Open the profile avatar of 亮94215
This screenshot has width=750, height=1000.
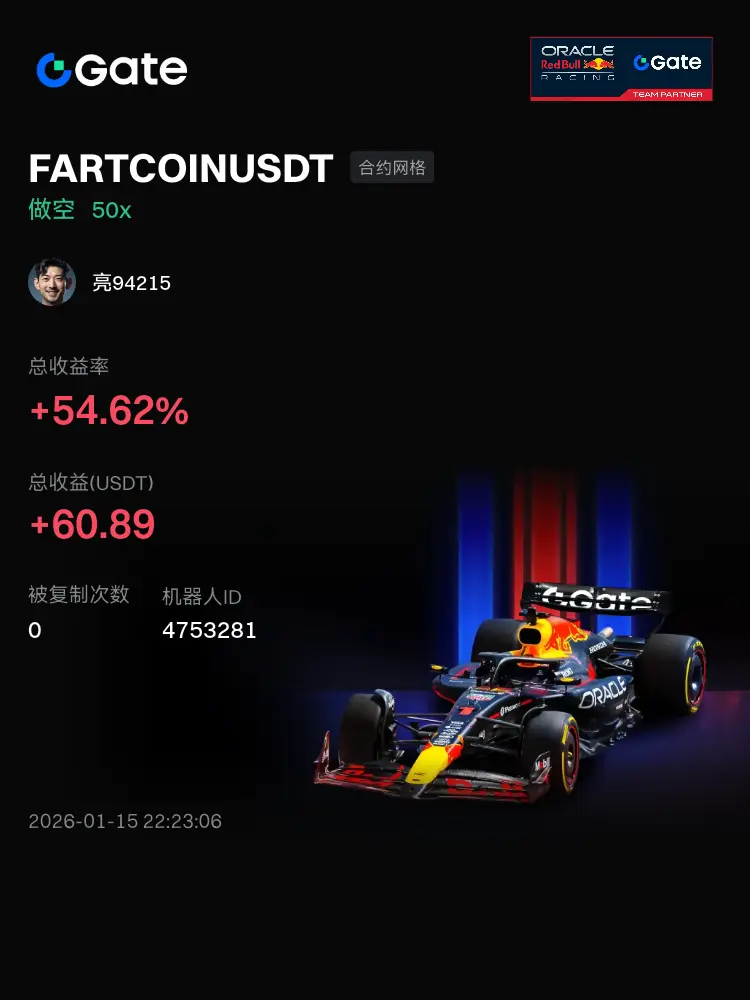(x=52, y=283)
